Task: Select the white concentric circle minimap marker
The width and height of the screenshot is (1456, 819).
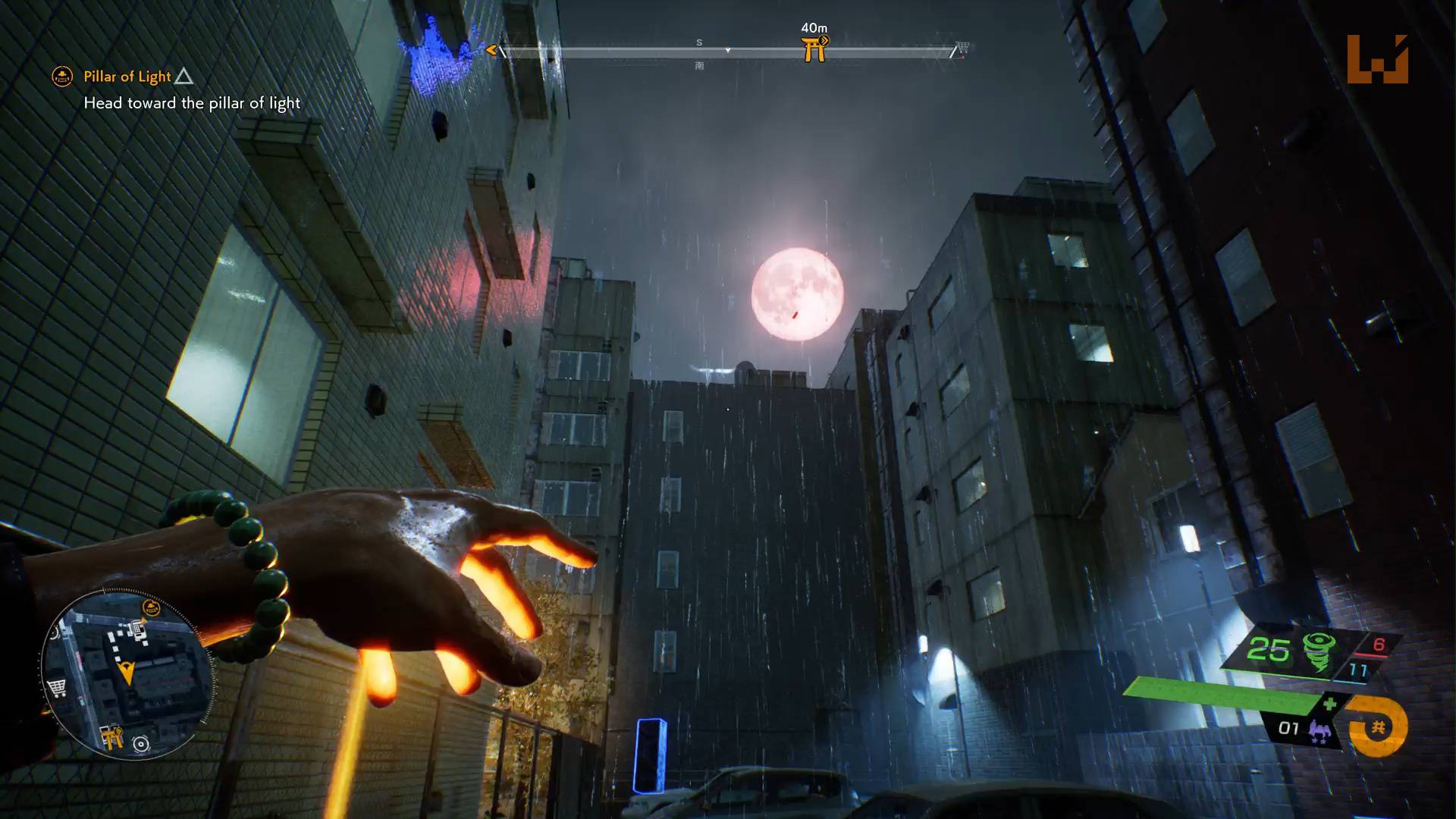Action: click(141, 744)
